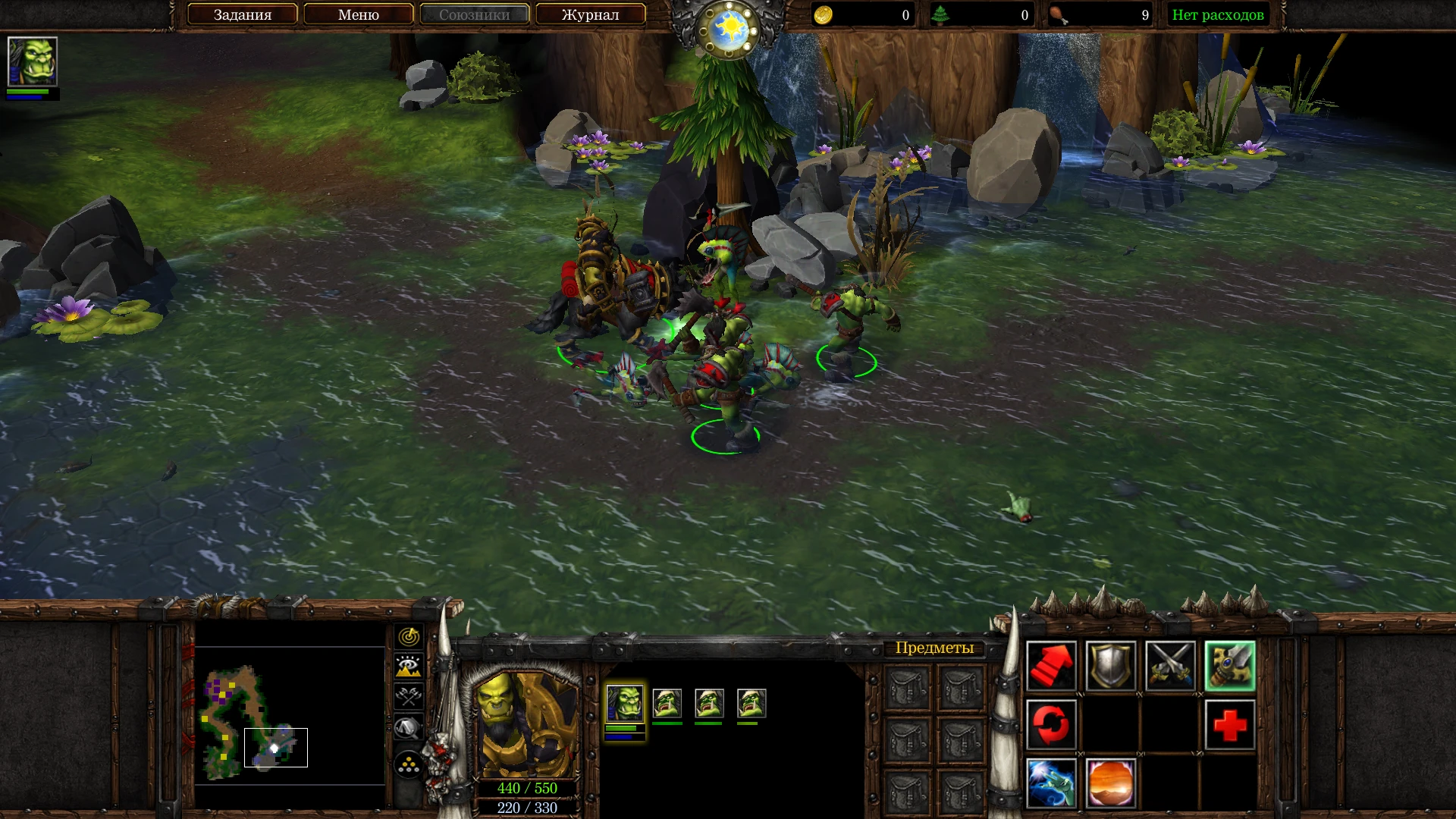This screenshot has width=1456, height=819.
Task: Open the Задания quest screen
Action: [x=242, y=14]
